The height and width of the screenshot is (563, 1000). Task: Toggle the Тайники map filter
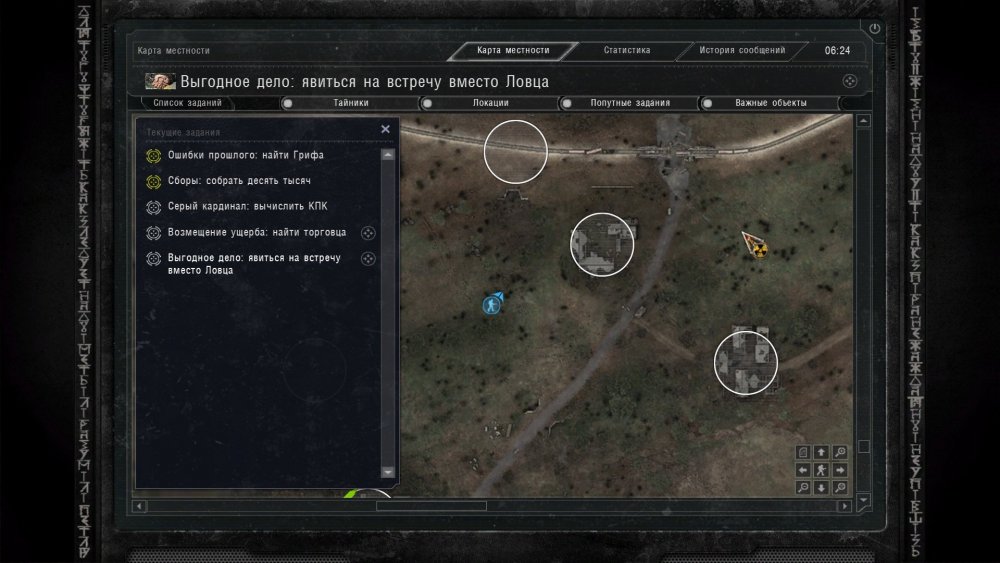[350, 103]
